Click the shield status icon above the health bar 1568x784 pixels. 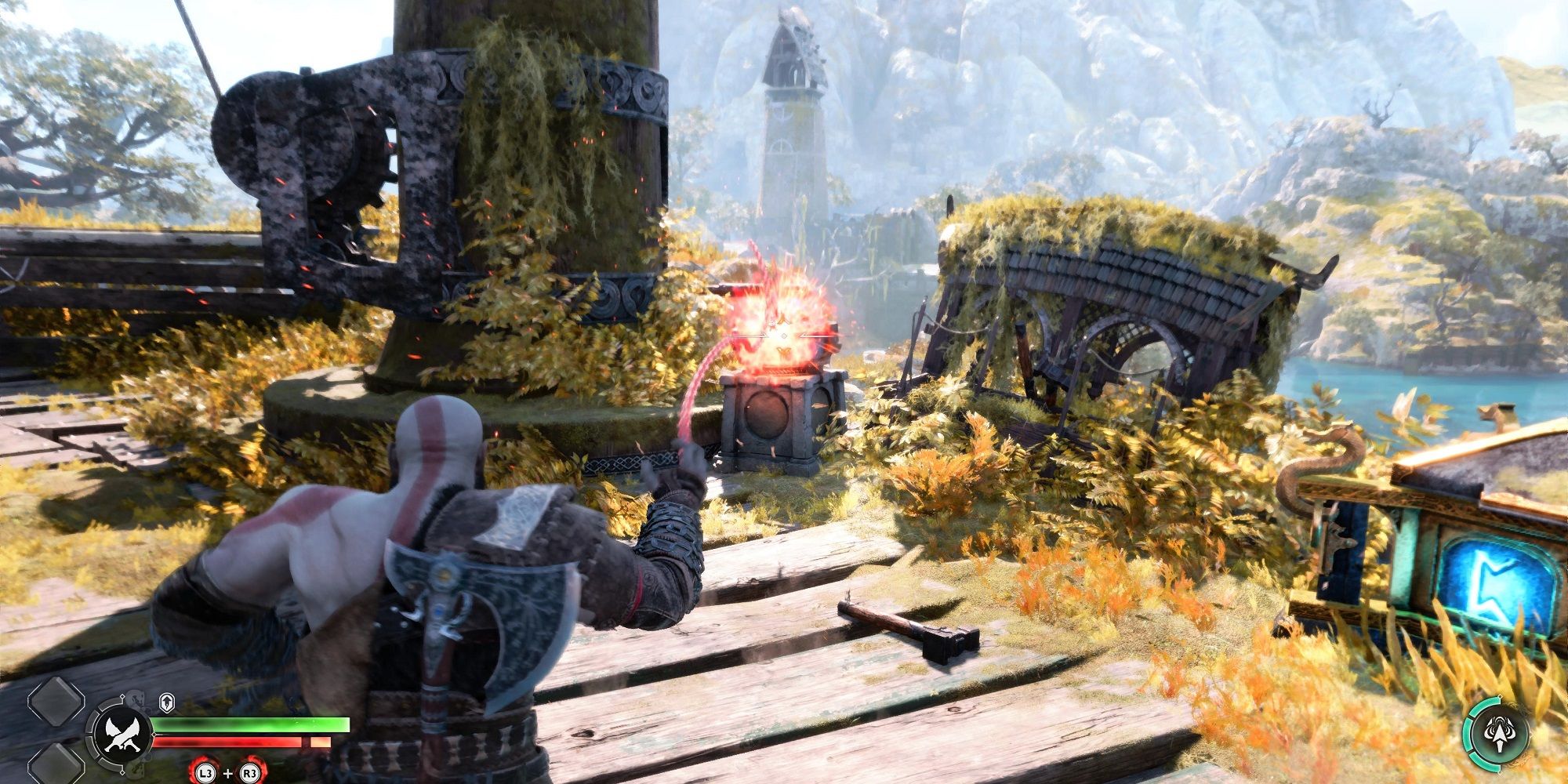tap(165, 702)
